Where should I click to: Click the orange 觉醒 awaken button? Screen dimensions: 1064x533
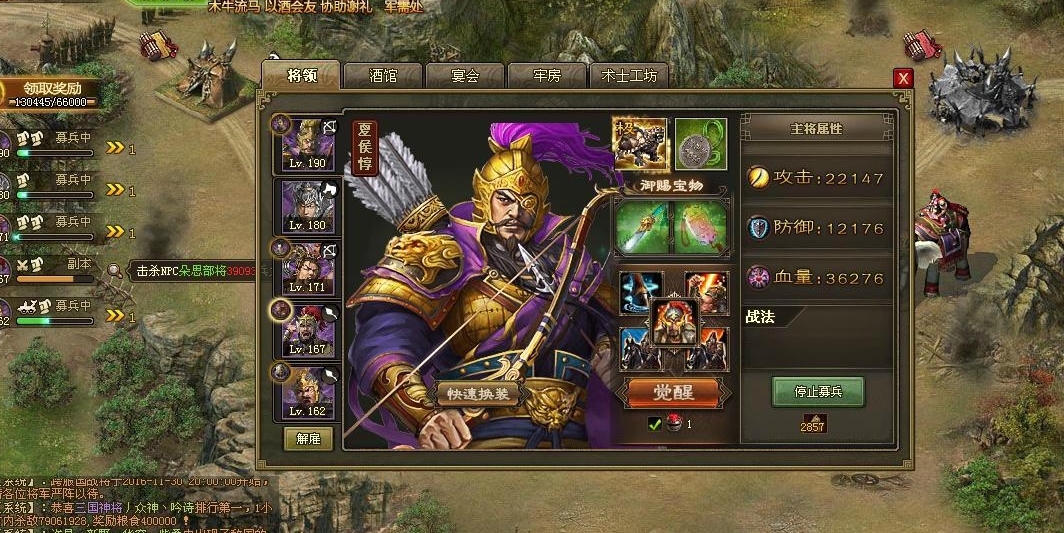673,392
